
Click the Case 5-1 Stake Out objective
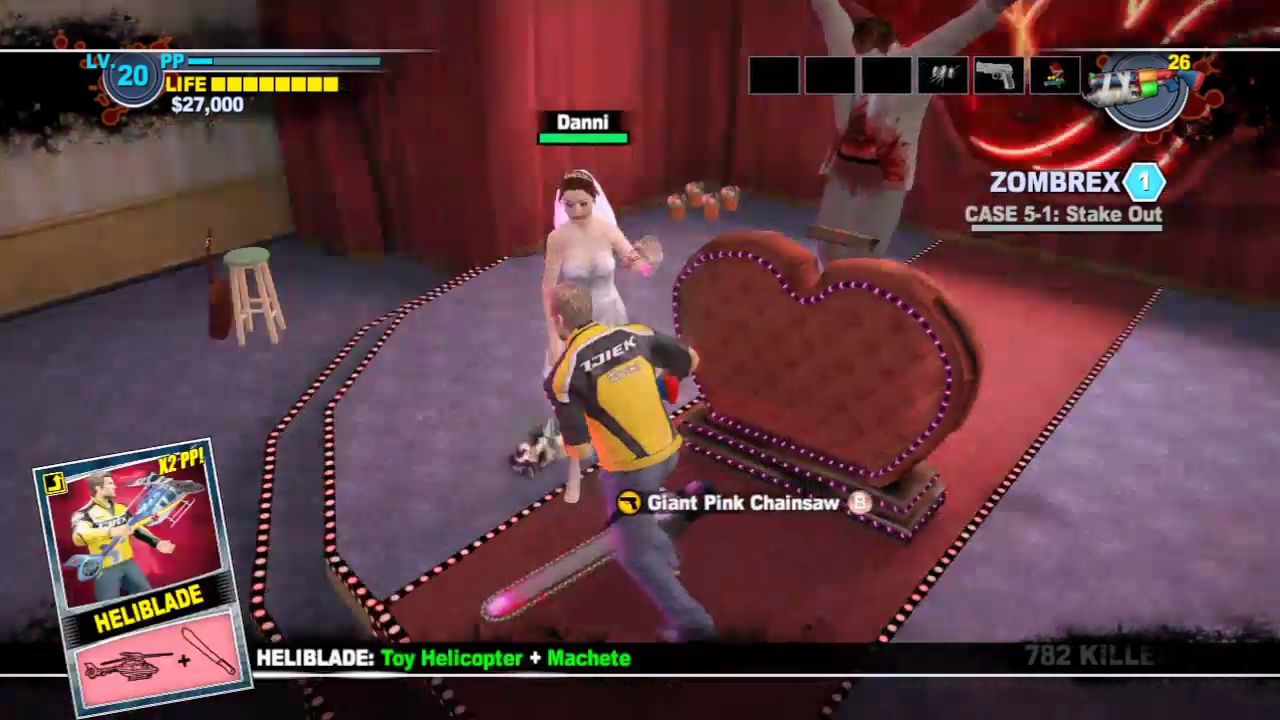(x=1063, y=214)
